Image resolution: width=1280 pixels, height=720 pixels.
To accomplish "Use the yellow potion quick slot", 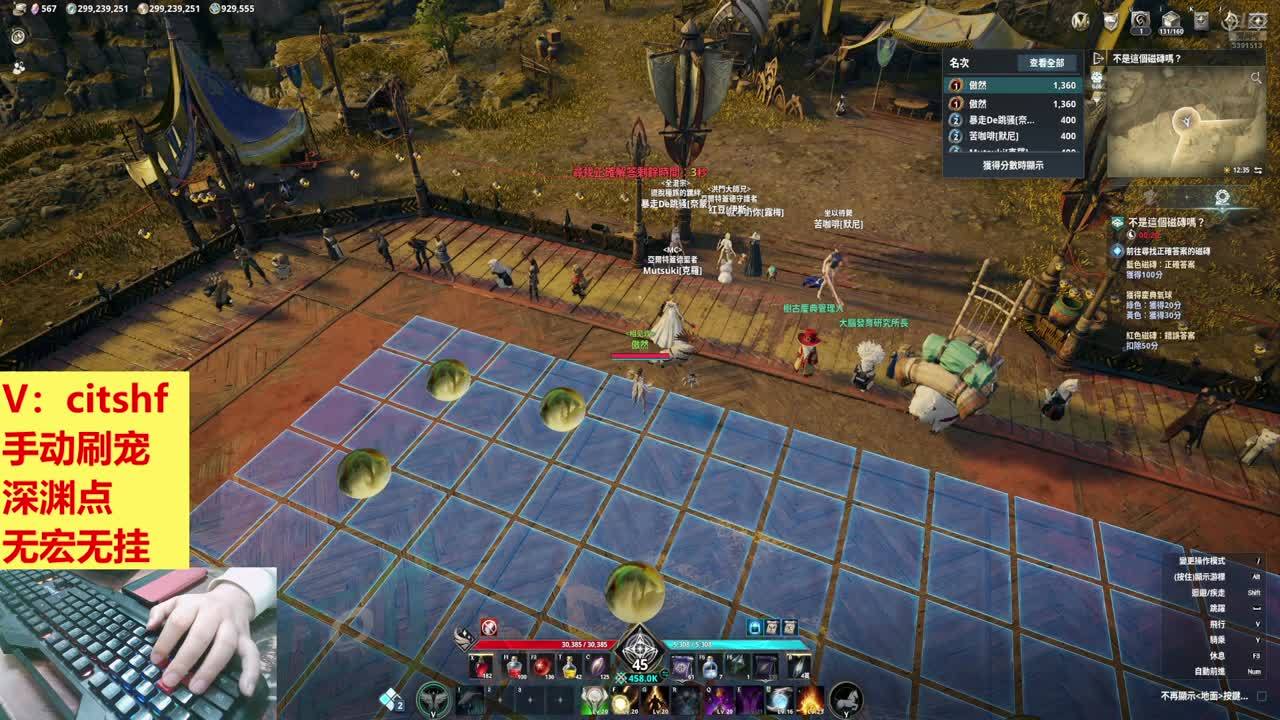I will click(x=568, y=666).
